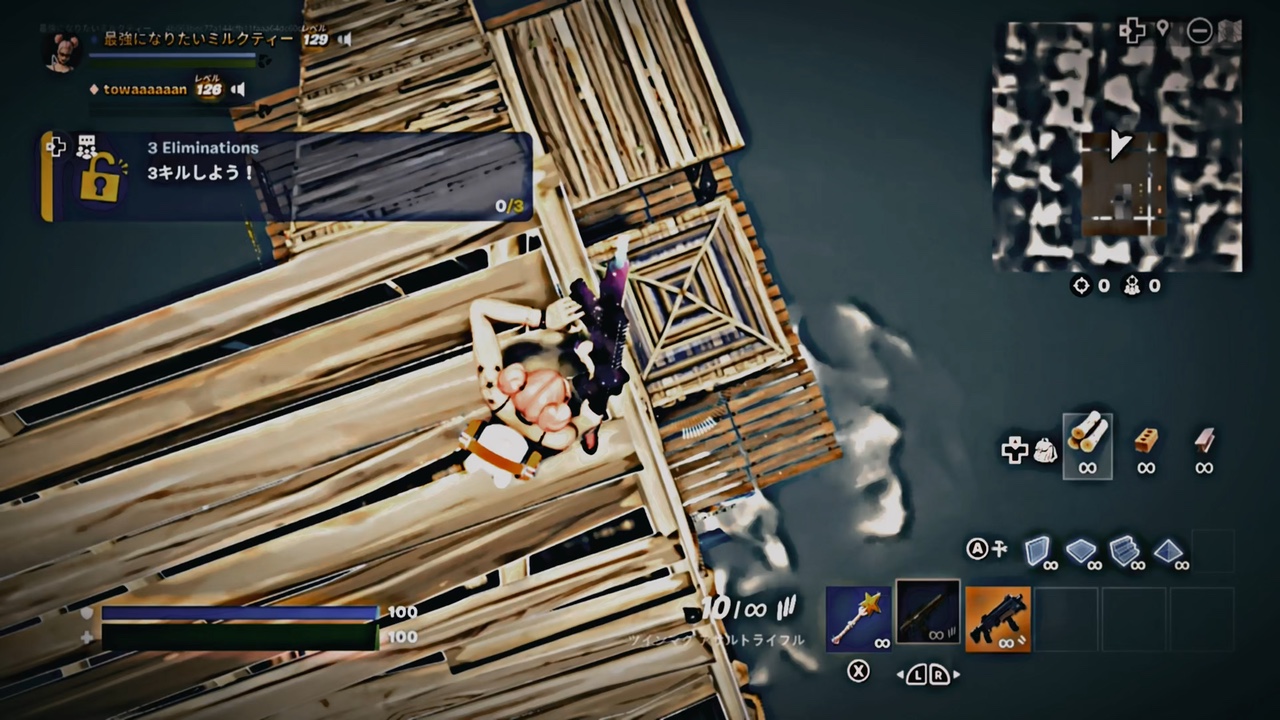Choose the stairs building piece
Viewport: 1280px width, 720px height.
tap(1125, 550)
